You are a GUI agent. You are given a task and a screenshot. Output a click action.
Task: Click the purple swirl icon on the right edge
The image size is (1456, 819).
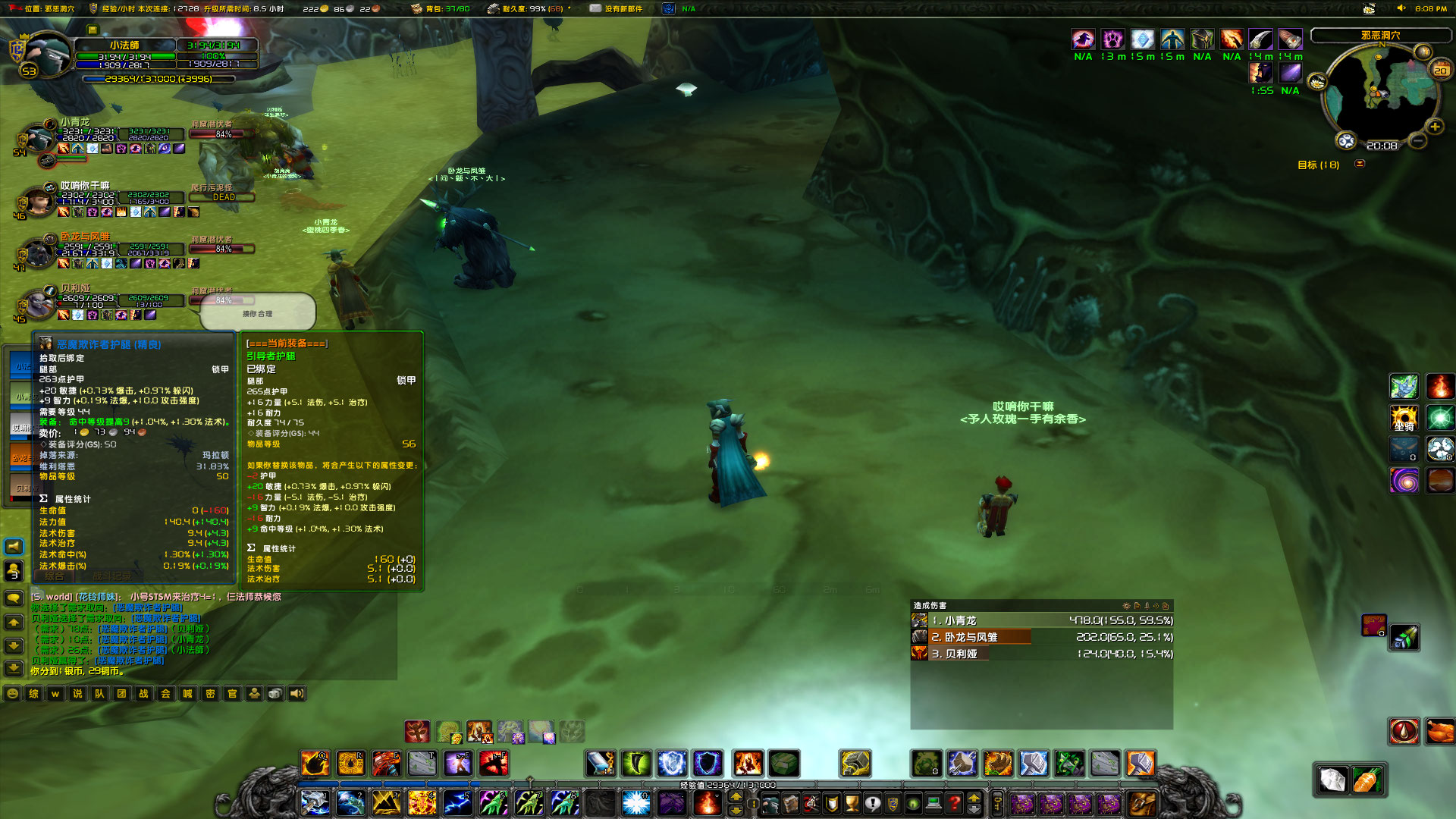(1406, 480)
